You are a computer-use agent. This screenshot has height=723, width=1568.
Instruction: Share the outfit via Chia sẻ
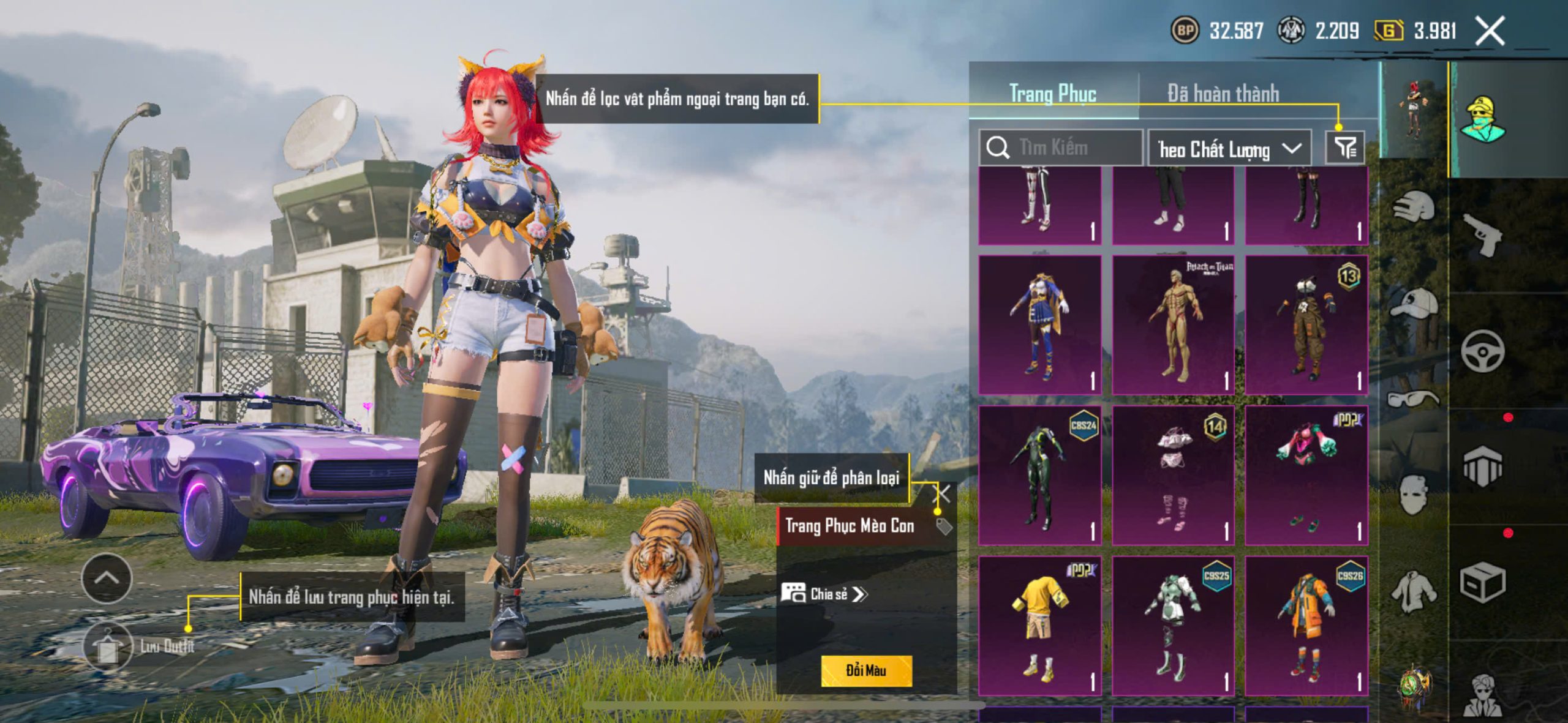824,594
